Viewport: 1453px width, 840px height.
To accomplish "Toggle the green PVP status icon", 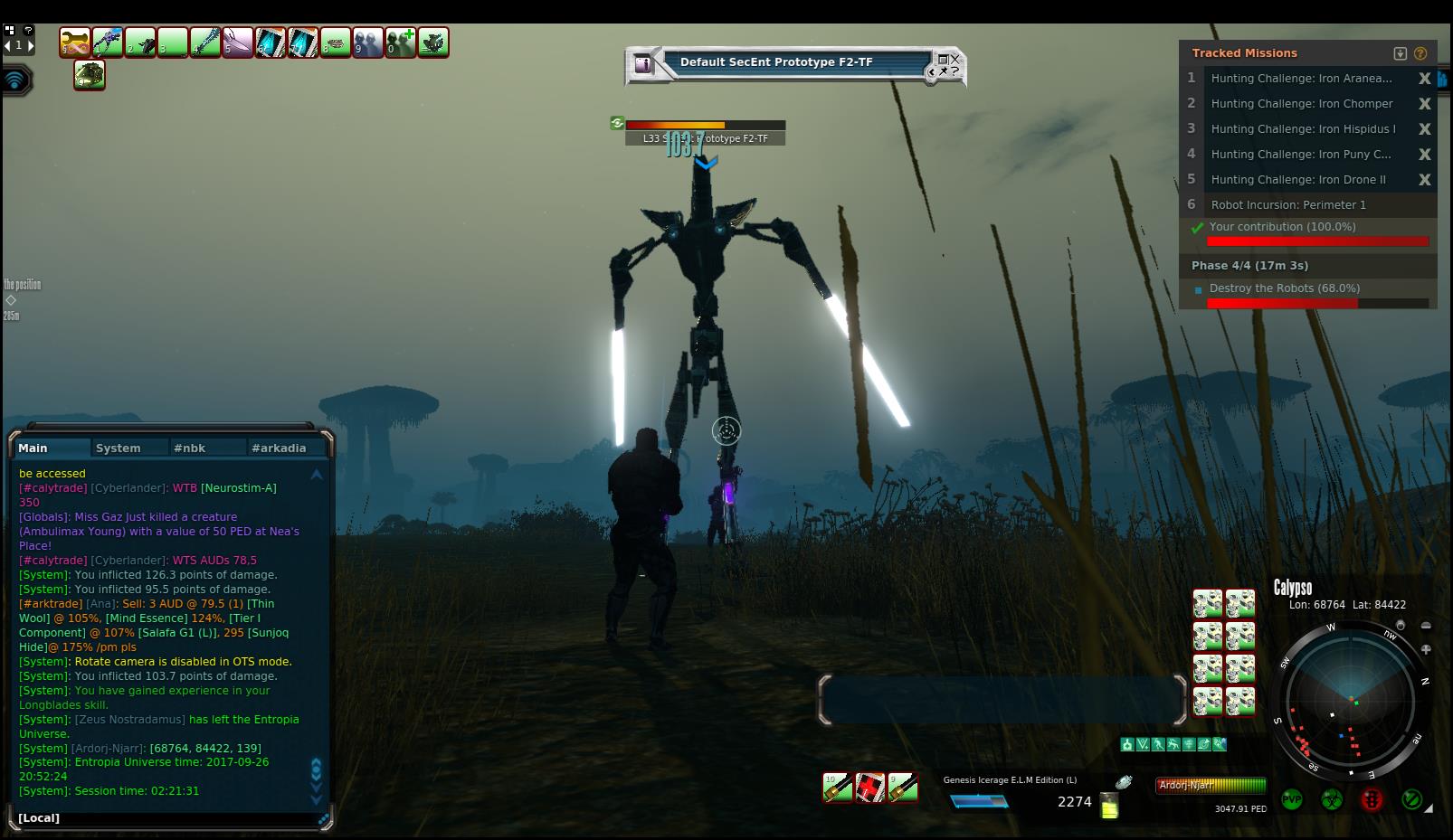I will click(1292, 799).
